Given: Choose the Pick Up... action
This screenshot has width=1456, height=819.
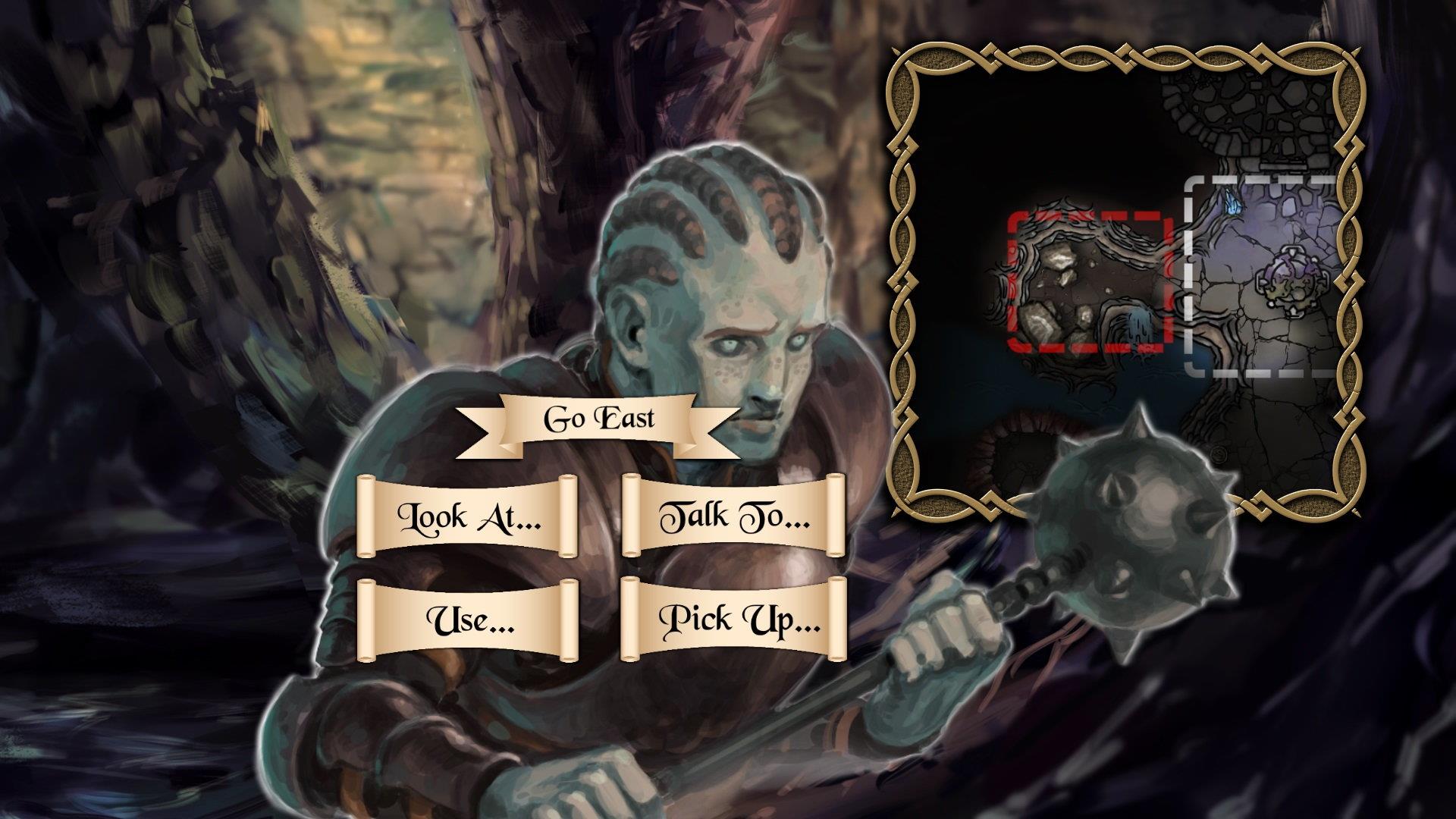Looking at the screenshot, I should [x=733, y=620].
